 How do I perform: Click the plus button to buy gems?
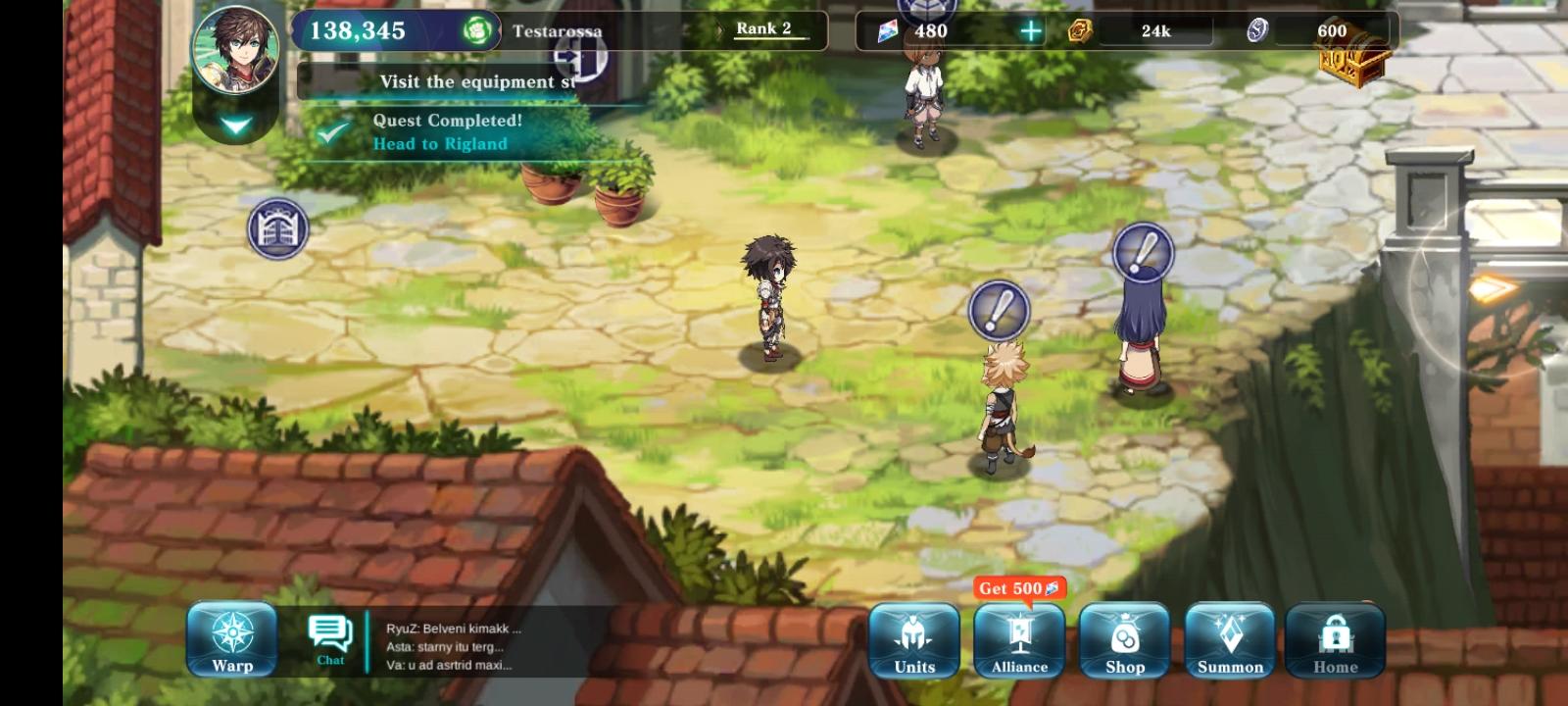(x=1030, y=30)
